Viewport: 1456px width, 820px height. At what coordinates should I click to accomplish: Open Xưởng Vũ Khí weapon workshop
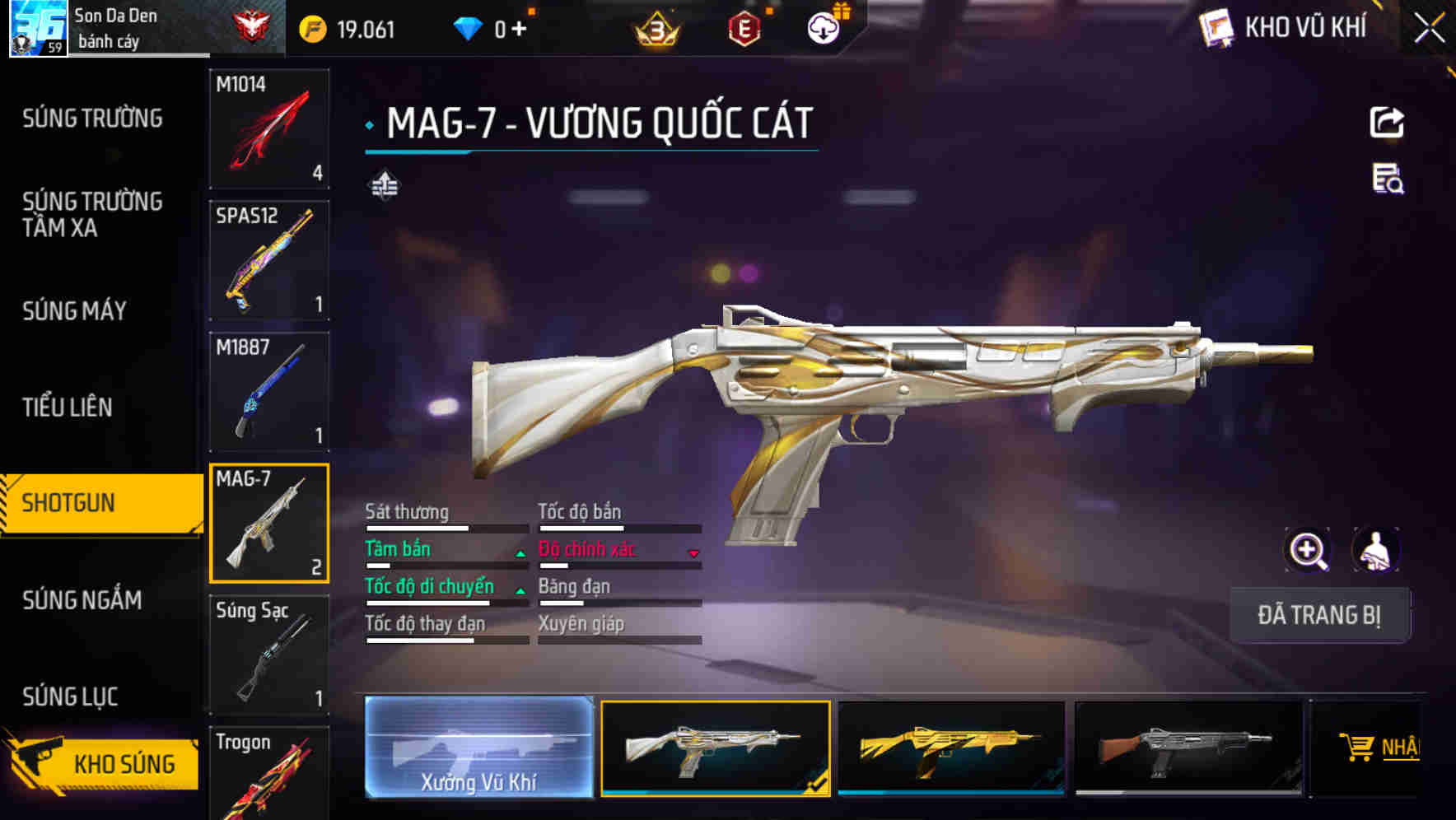tap(478, 748)
